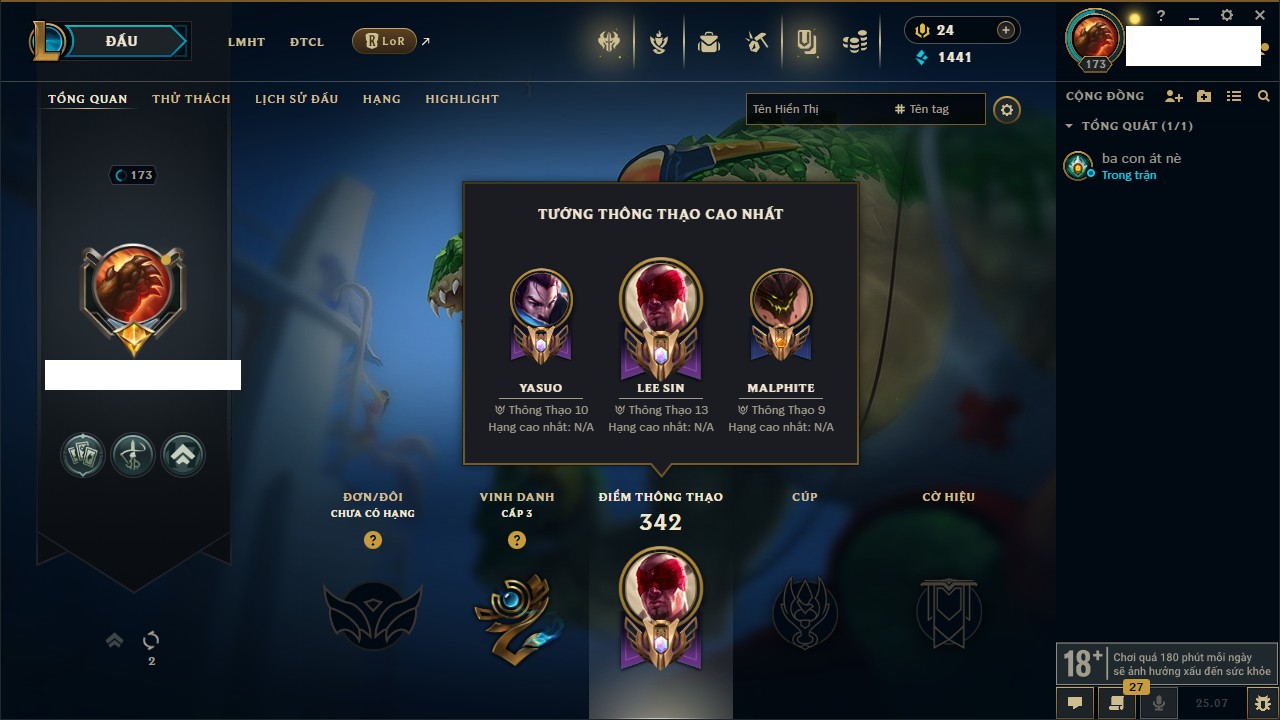Add currency with the plus button
This screenshot has width=1280, height=720.
click(1005, 31)
